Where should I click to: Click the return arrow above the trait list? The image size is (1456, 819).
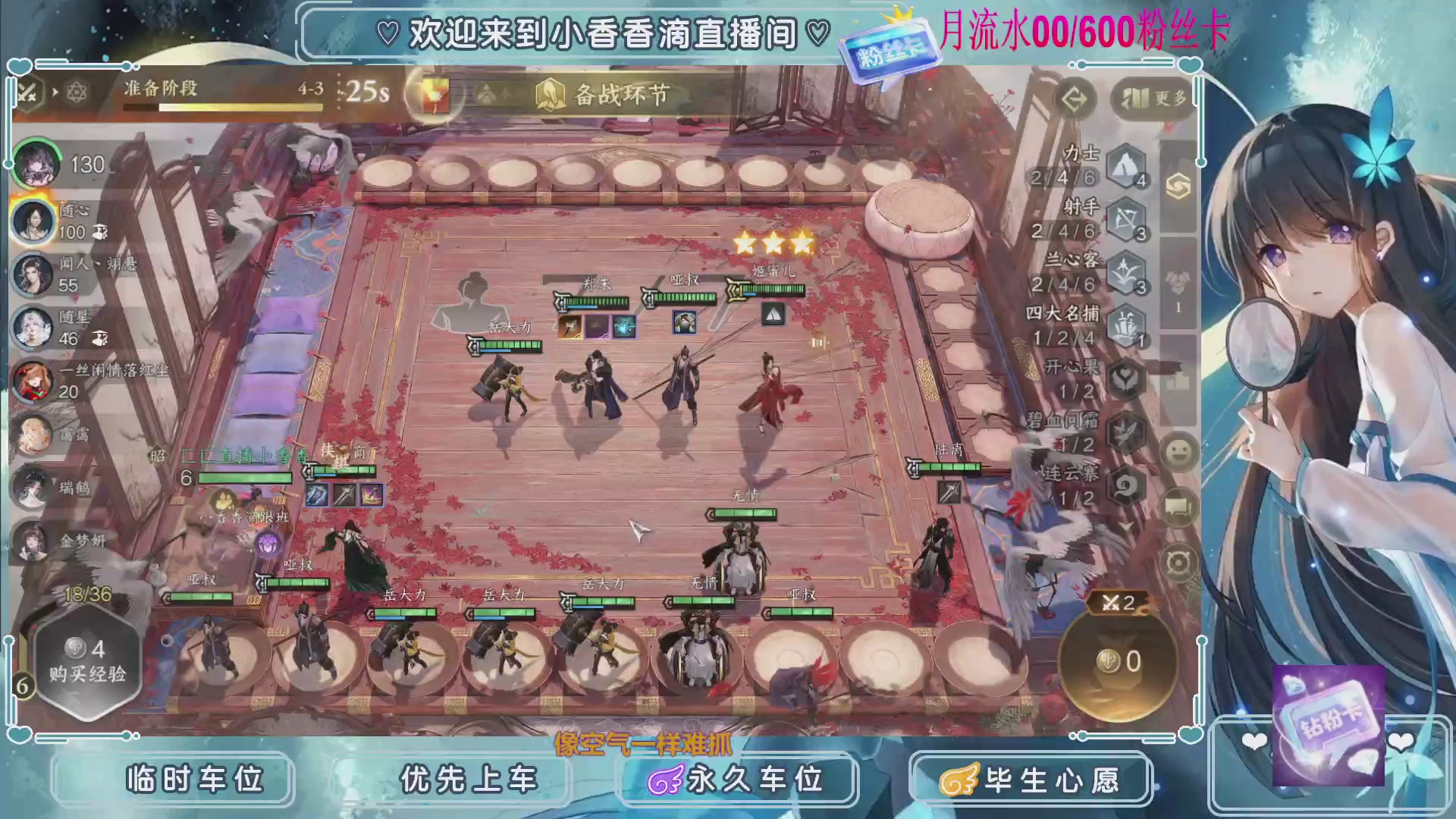[1076, 98]
